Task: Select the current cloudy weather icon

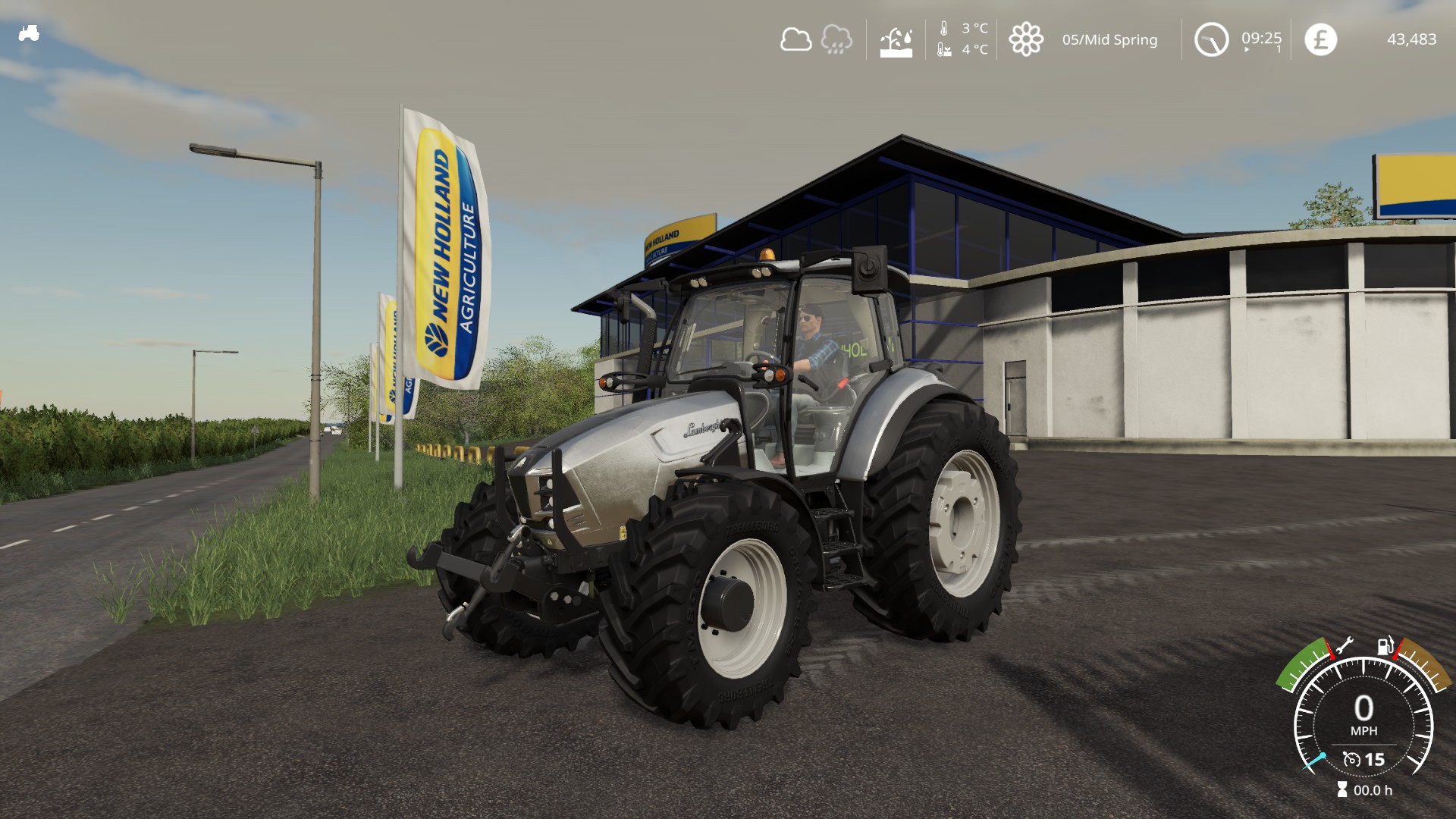Action: (x=795, y=39)
